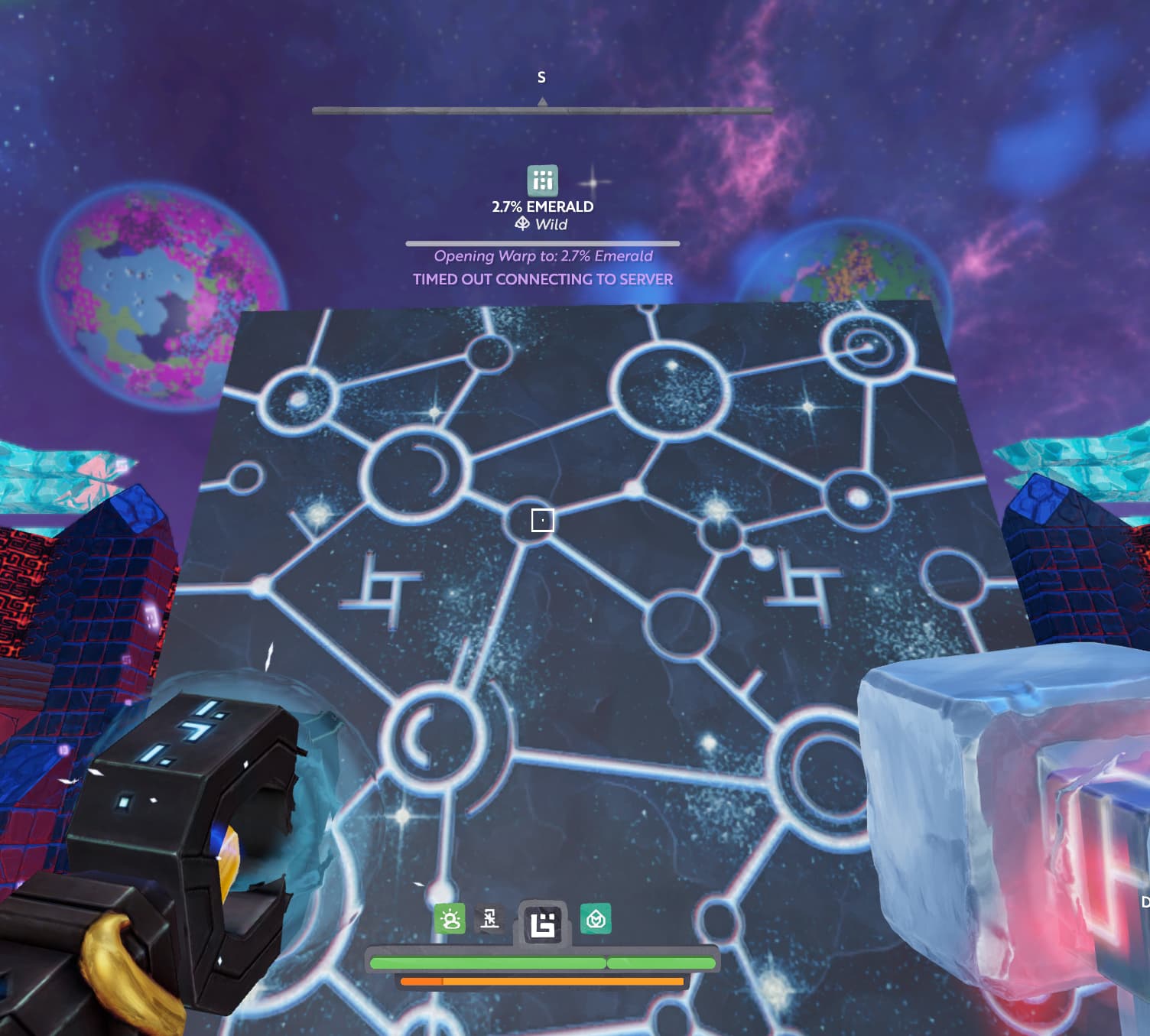
Task: Select the 2.7% Emerald location marker icon
Action: pyautogui.click(x=542, y=180)
